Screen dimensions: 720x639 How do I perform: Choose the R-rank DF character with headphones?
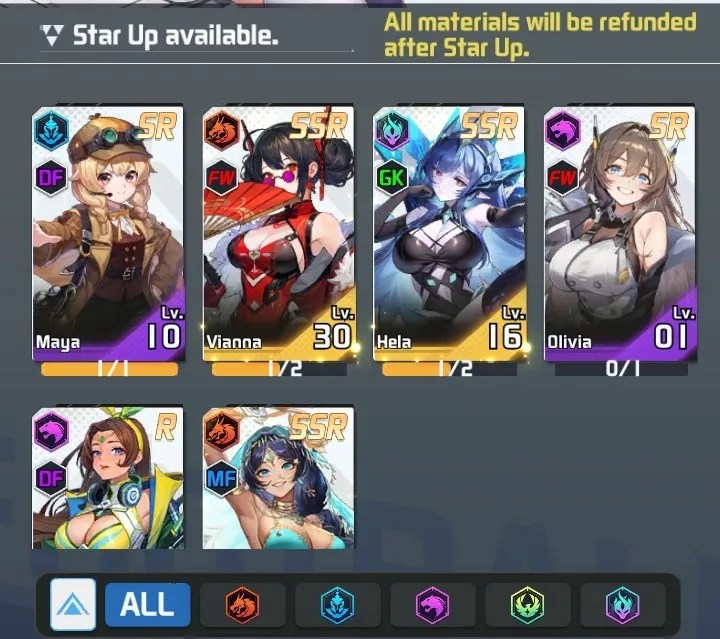pyautogui.click(x=108, y=478)
